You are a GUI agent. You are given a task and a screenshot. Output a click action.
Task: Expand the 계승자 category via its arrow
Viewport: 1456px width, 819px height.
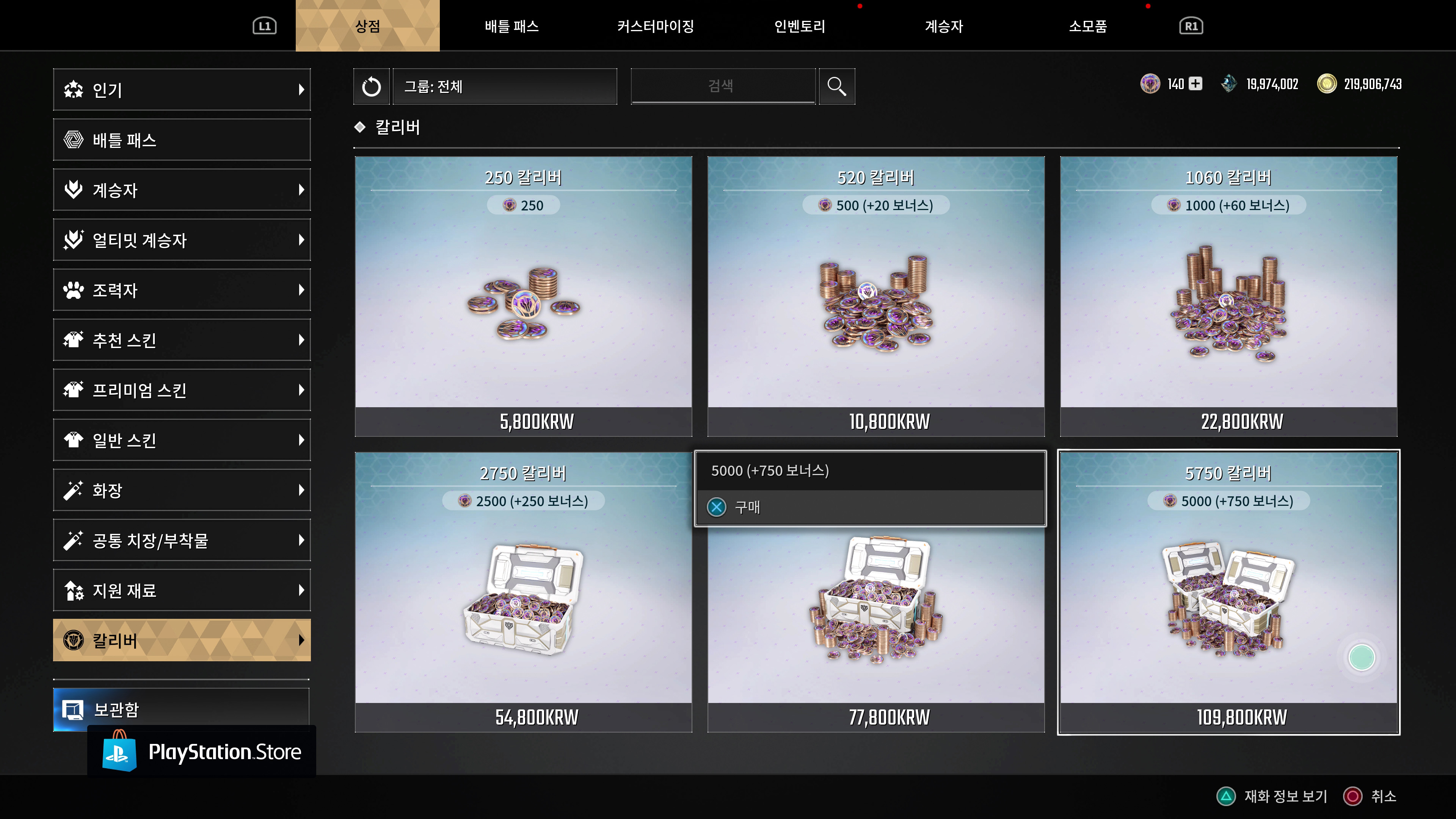(x=302, y=189)
